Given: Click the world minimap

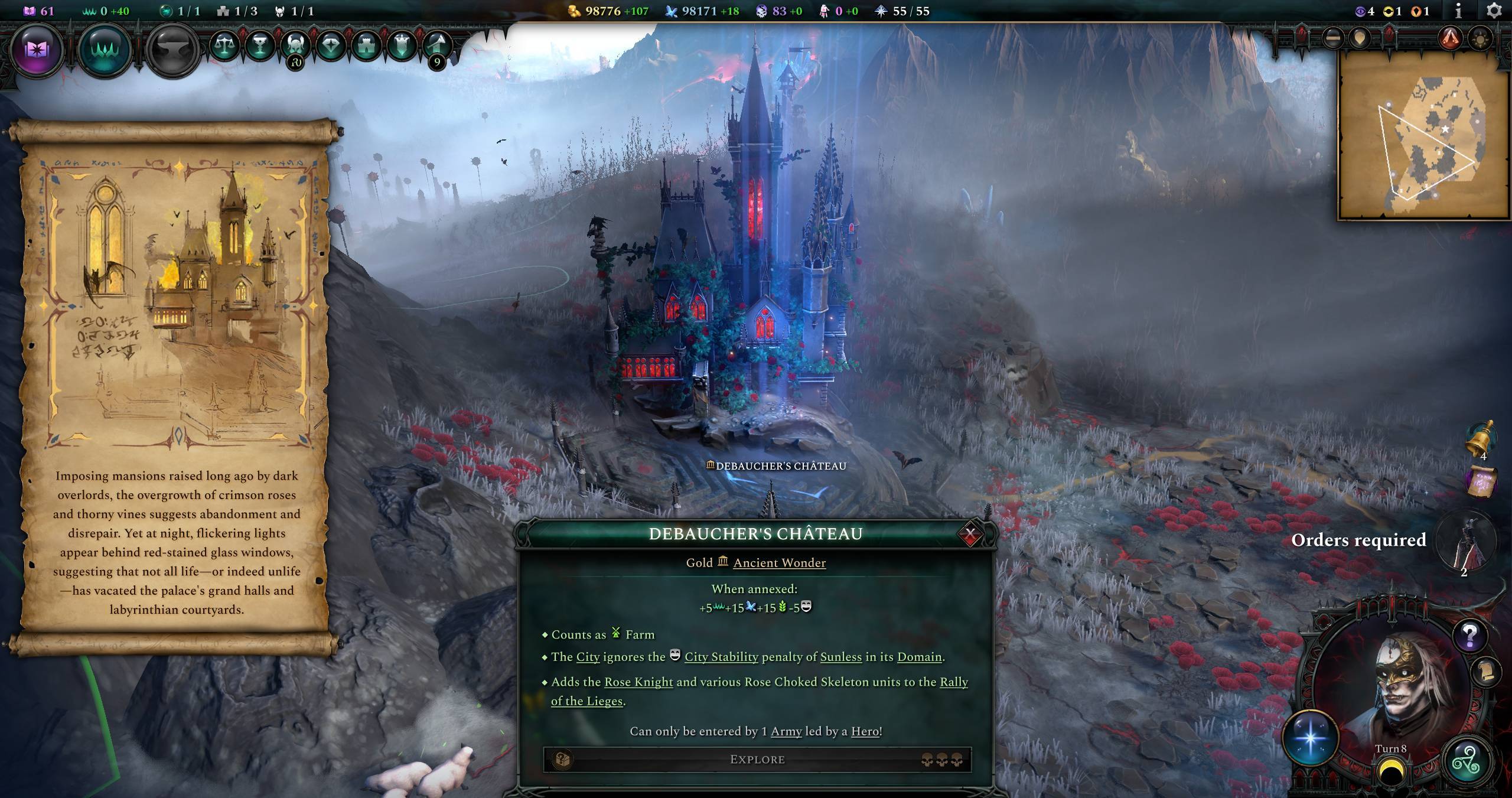Looking at the screenshot, I should [1423, 136].
